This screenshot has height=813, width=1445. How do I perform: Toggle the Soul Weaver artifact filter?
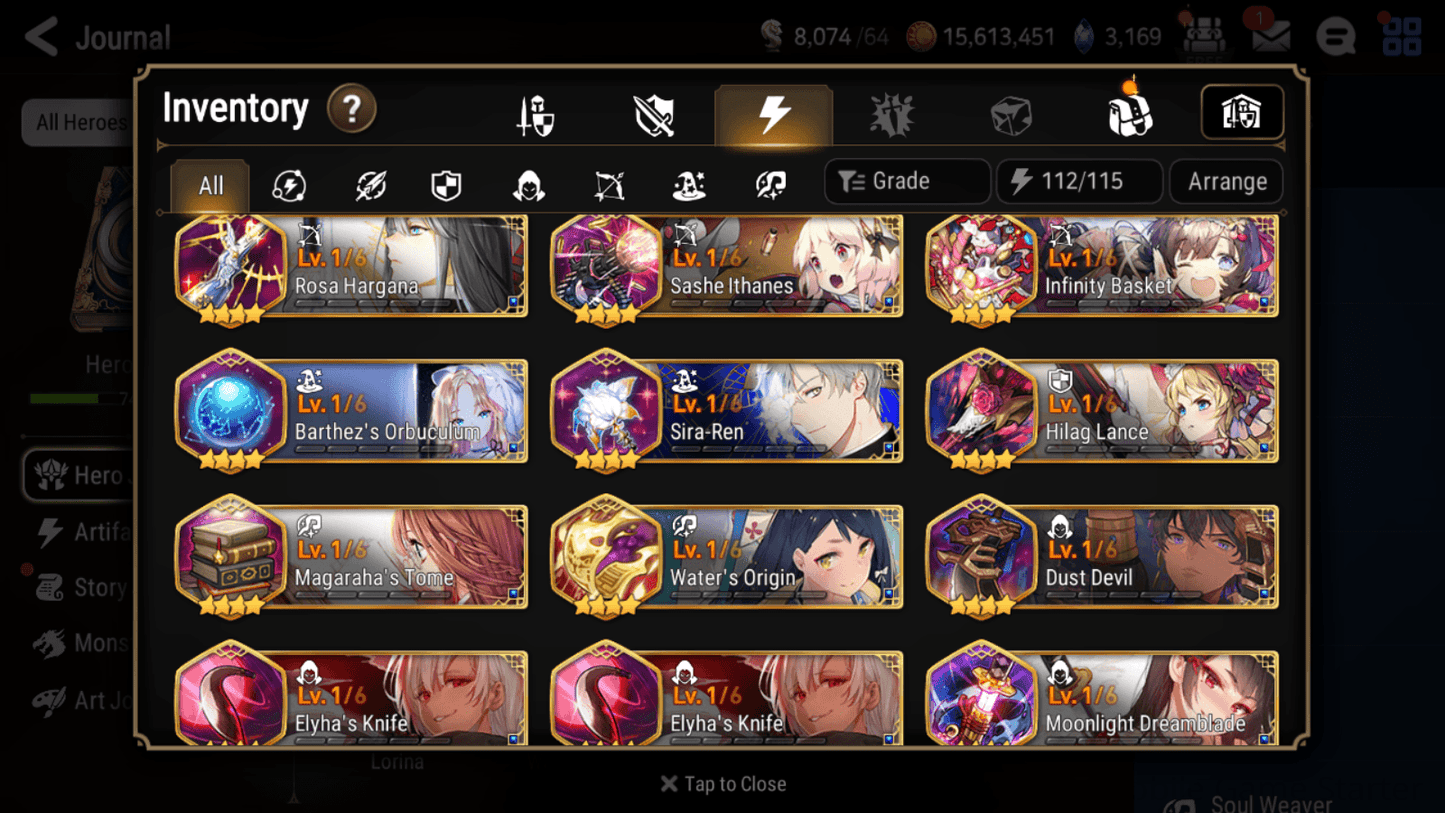[770, 183]
